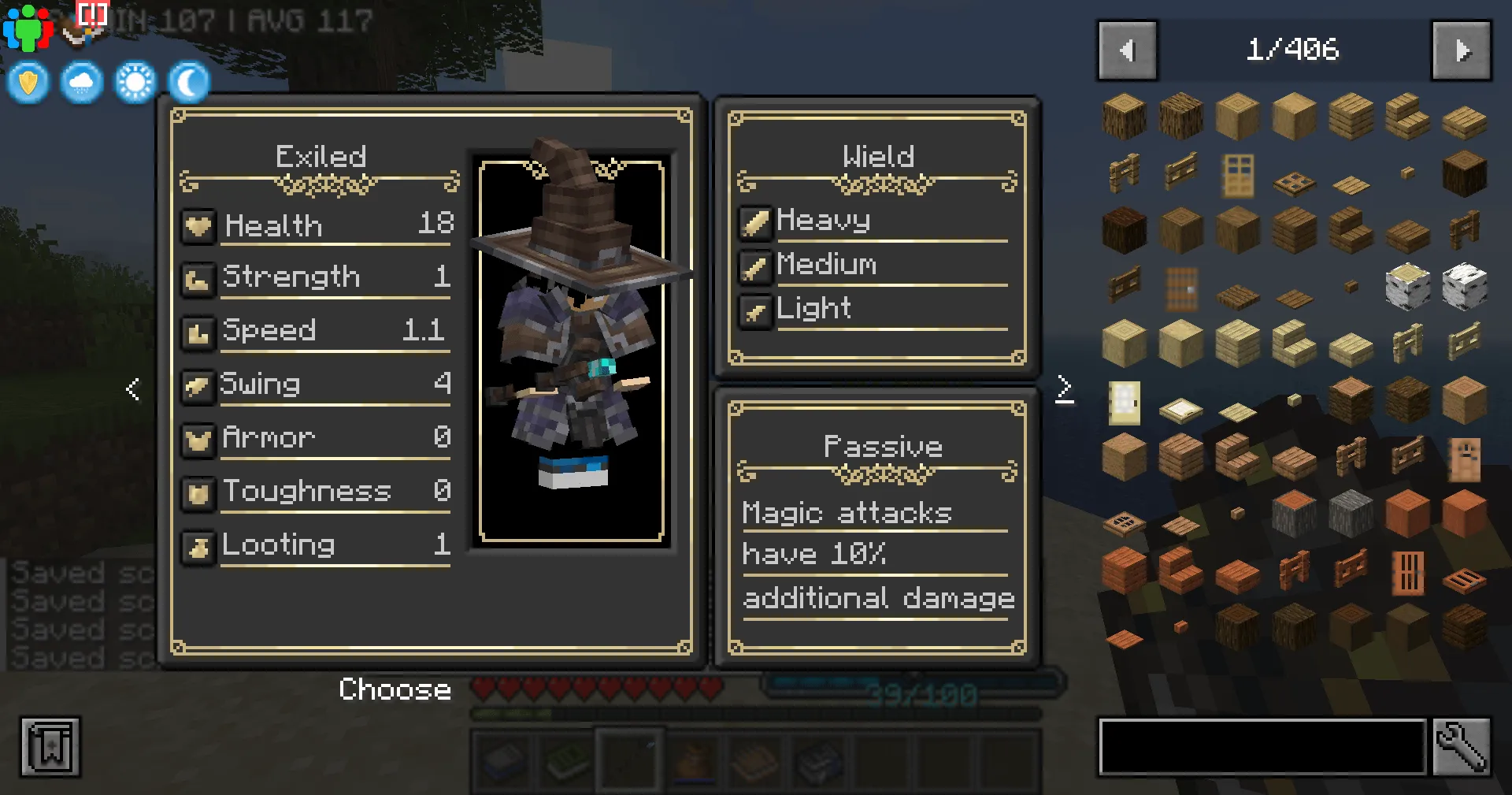The image size is (1512, 795).
Task: Click the golden shield protection icon
Action: [x=28, y=82]
